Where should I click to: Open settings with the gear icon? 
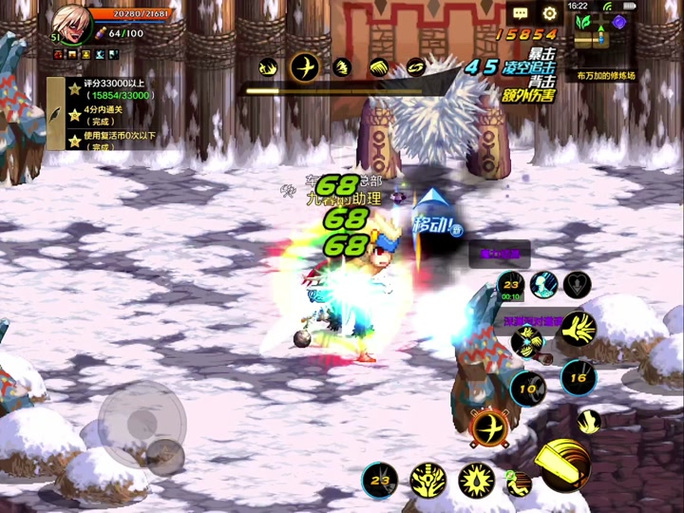click(x=549, y=13)
